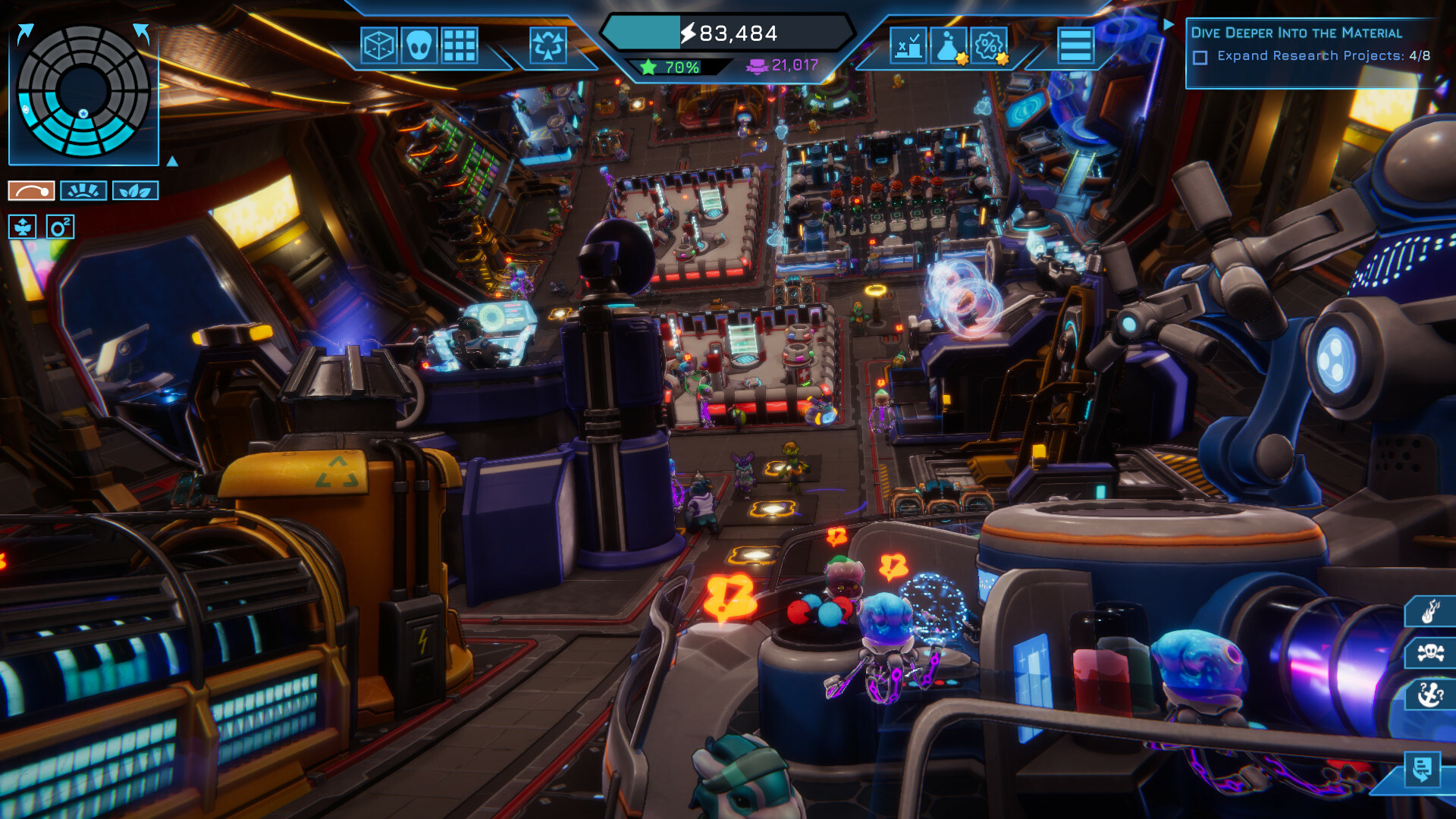This screenshot has width=1456, height=819.
Task: Switch to the Bio Deck tab
Action: click(x=135, y=190)
